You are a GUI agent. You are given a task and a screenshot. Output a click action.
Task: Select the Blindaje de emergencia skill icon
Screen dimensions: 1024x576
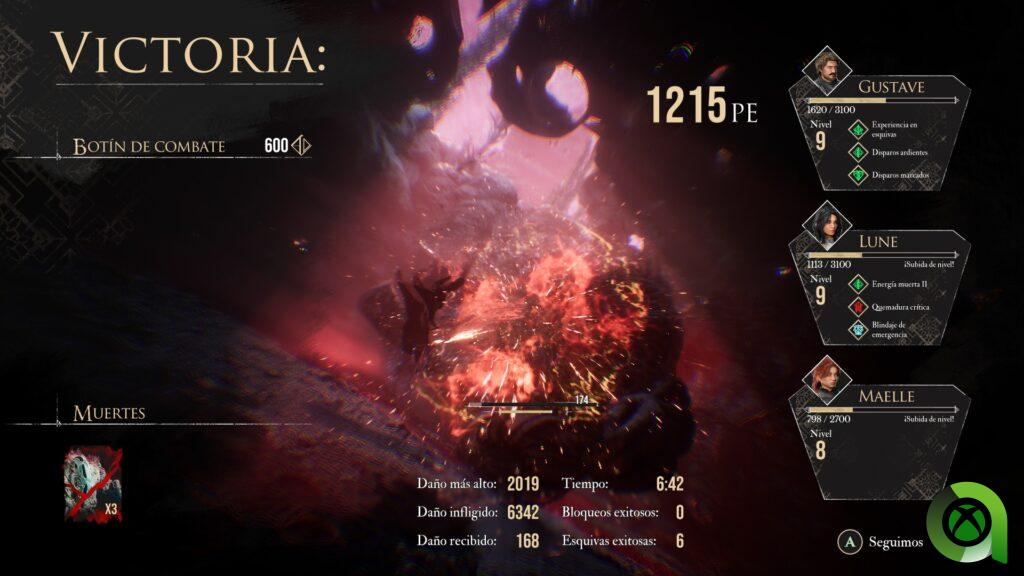coord(856,330)
